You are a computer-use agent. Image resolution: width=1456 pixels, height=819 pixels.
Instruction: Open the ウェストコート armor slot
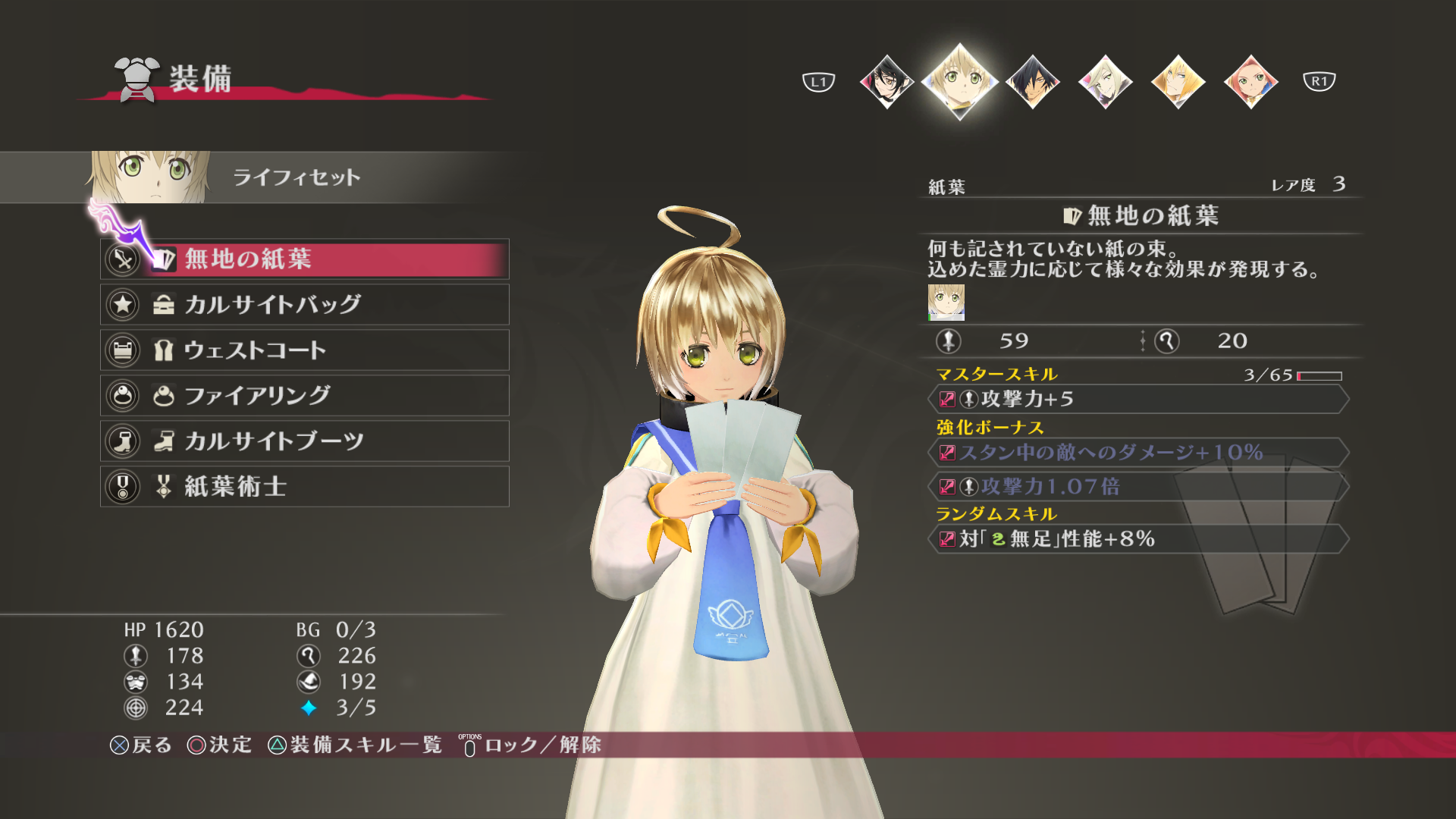(305, 350)
